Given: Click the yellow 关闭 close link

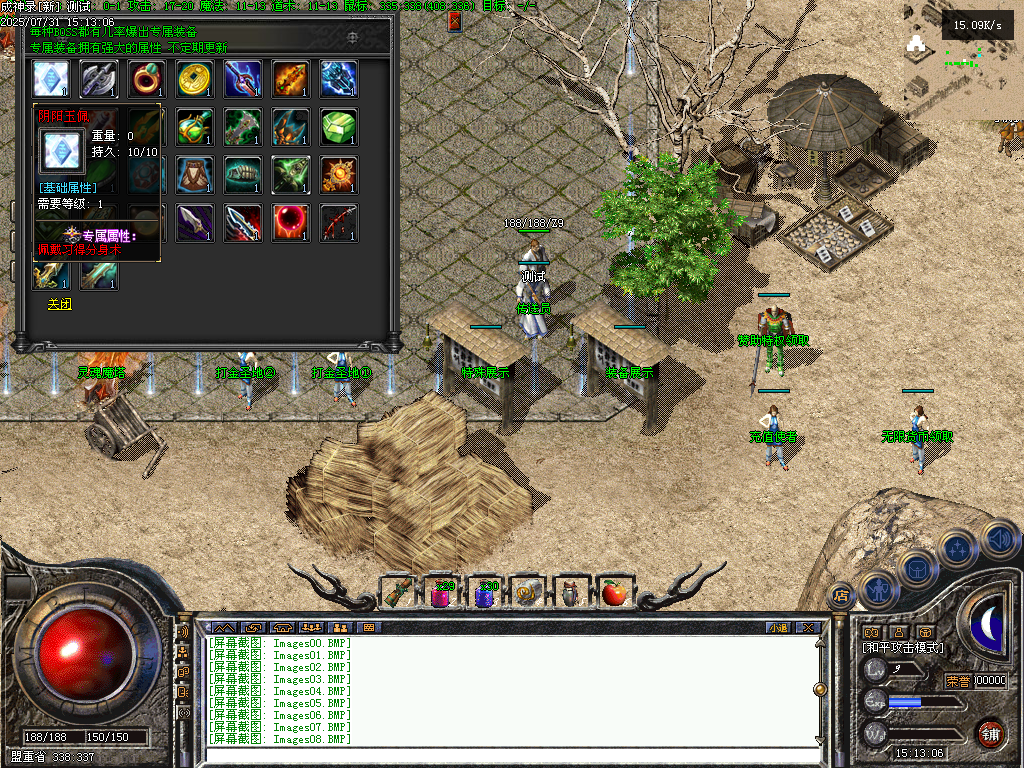Looking at the screenshot, I should click(x=60, y=304).
